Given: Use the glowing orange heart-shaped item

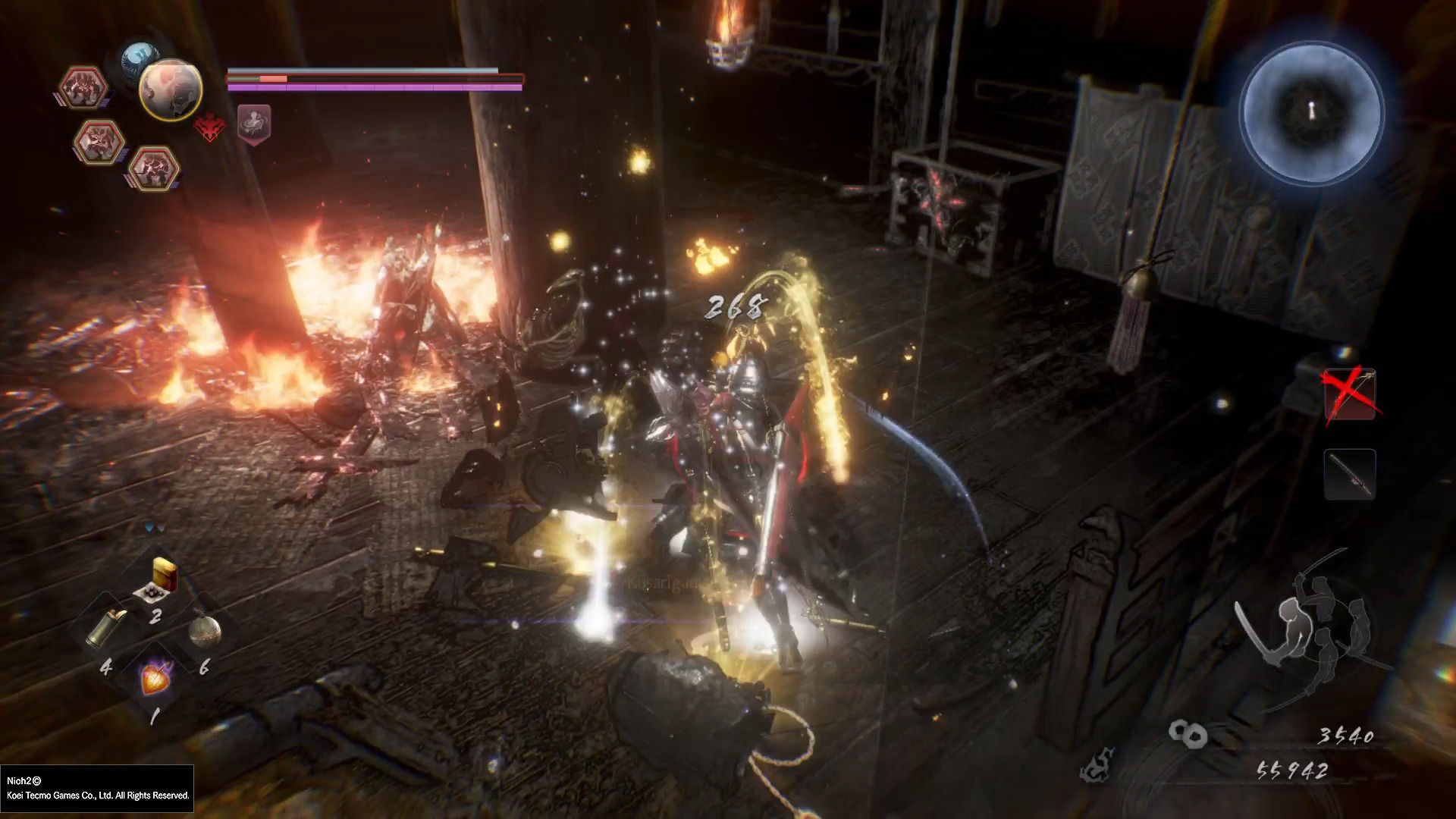Looking at the screenshot, I should 155,679.
